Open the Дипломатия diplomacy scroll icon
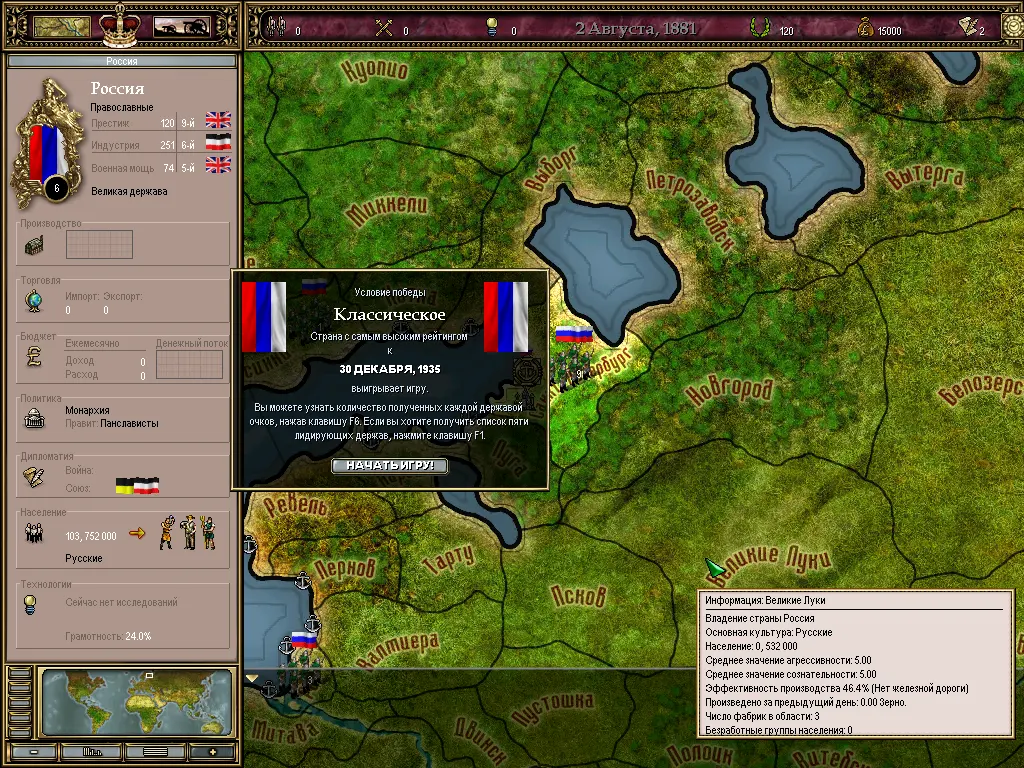This screenshot has height=768, width=1024. [x=34, y=478]
